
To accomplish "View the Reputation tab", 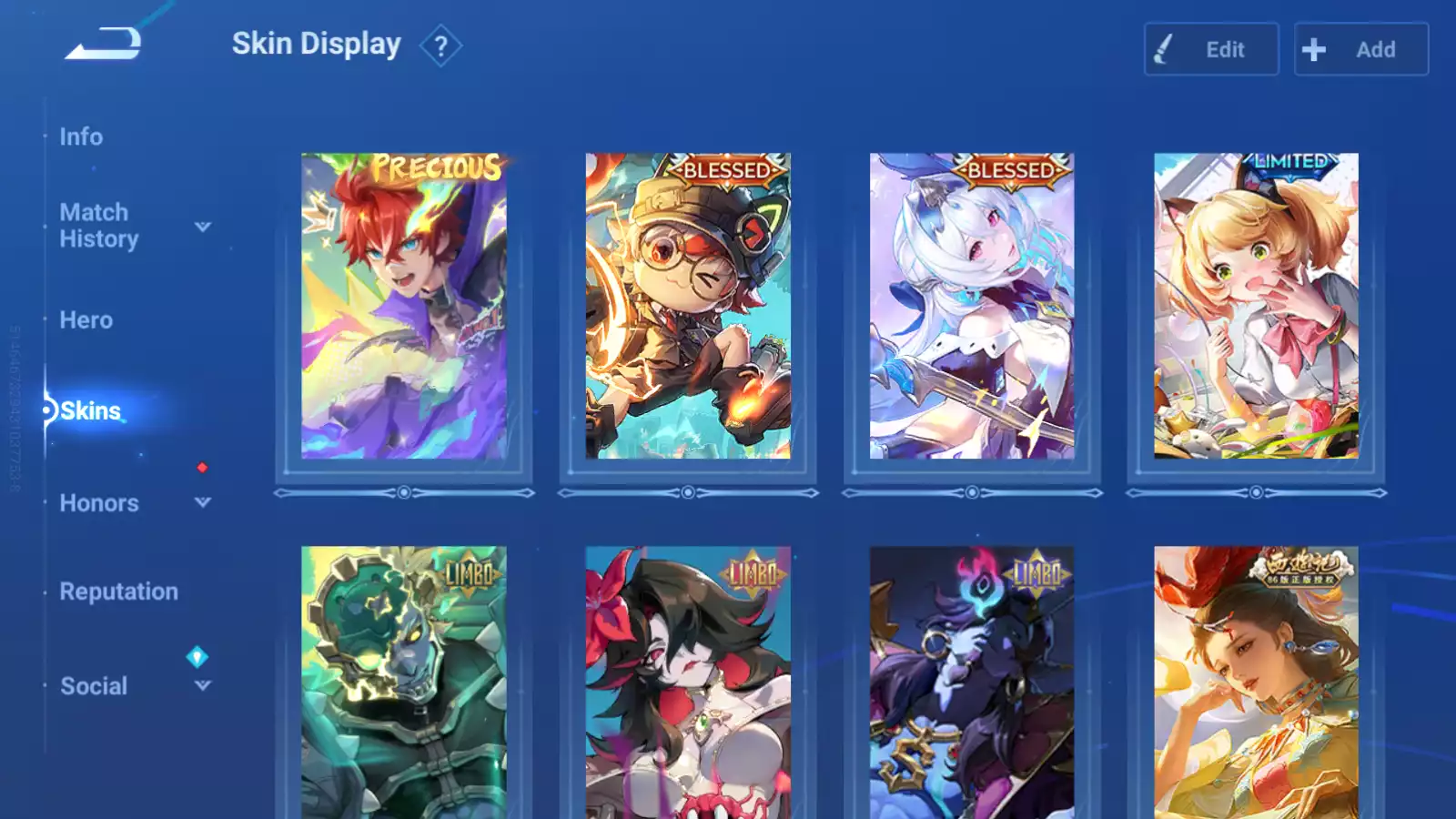I will 119,591.
